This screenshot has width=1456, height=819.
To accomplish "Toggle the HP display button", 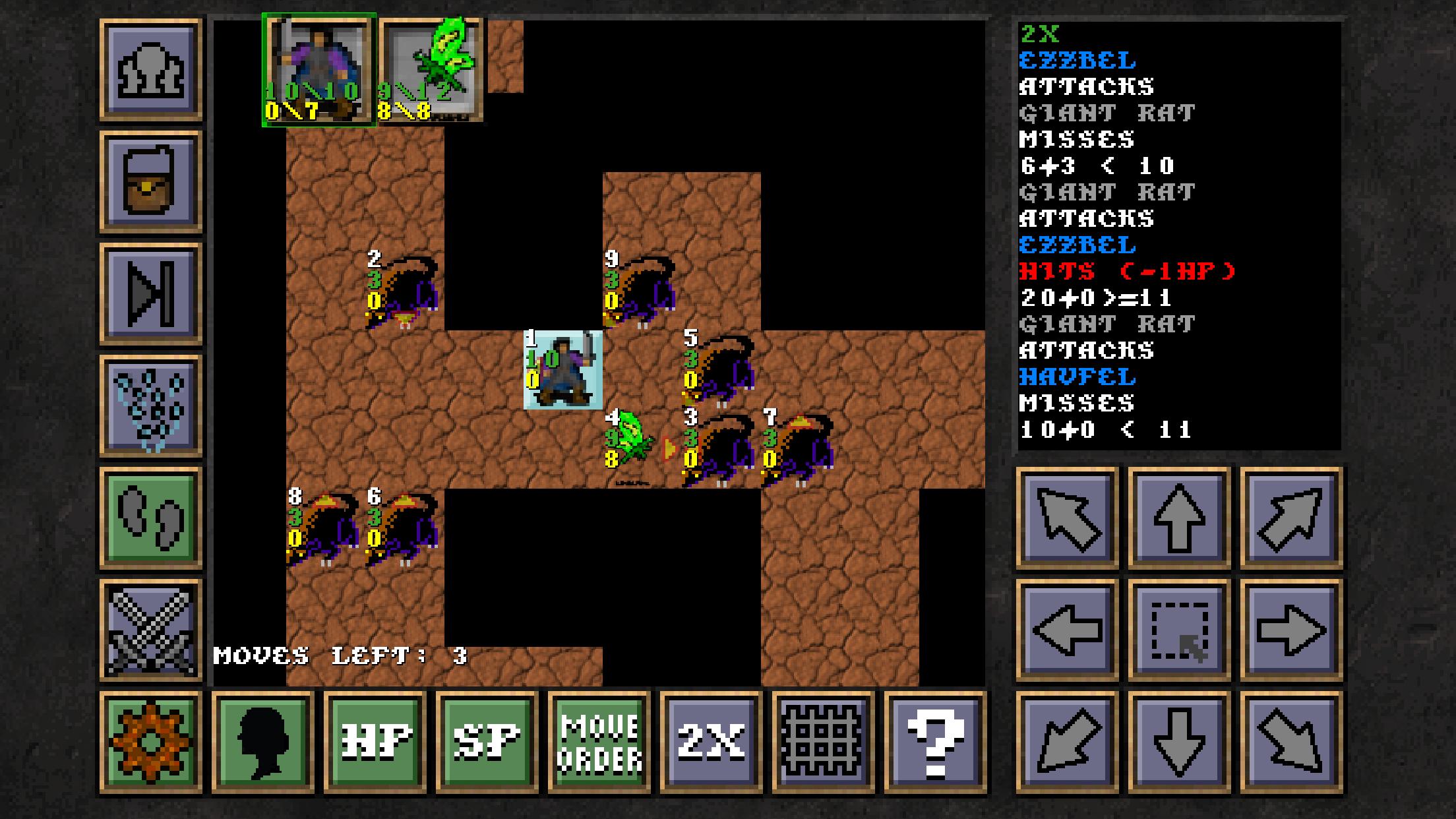I will [x=373, y=740].
